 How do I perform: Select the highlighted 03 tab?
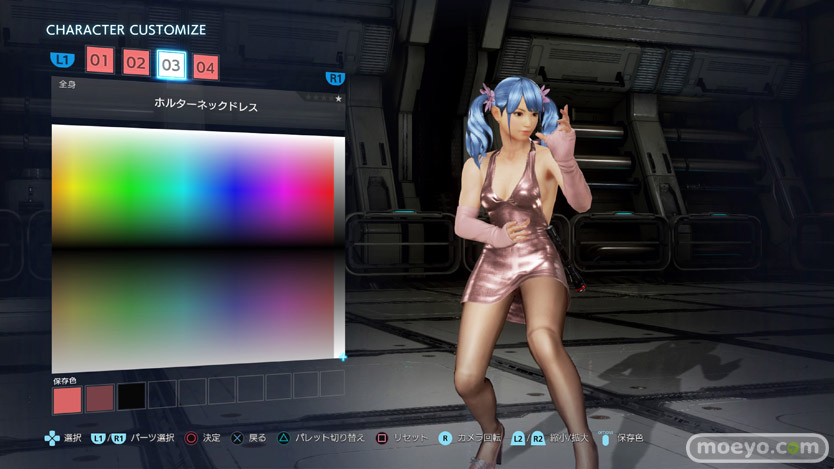click(171, 65)
